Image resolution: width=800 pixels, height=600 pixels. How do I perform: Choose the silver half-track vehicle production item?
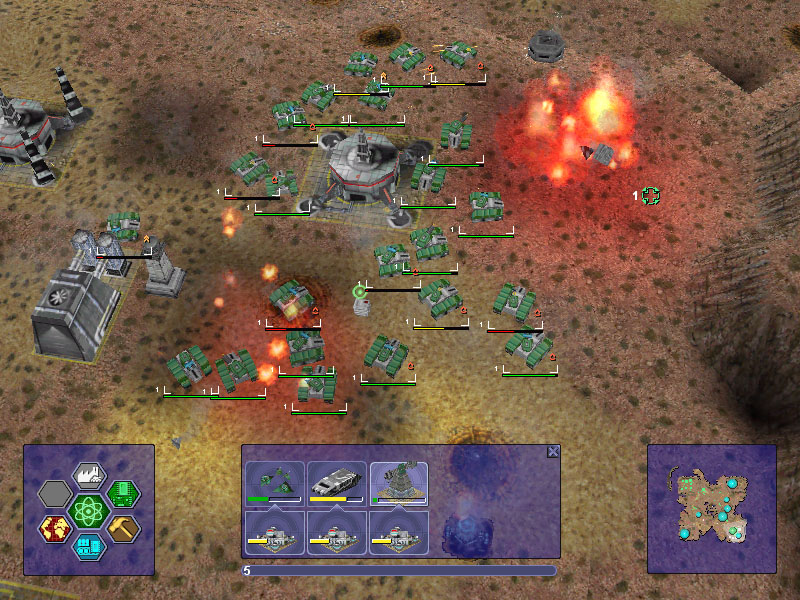click(337, 483)
